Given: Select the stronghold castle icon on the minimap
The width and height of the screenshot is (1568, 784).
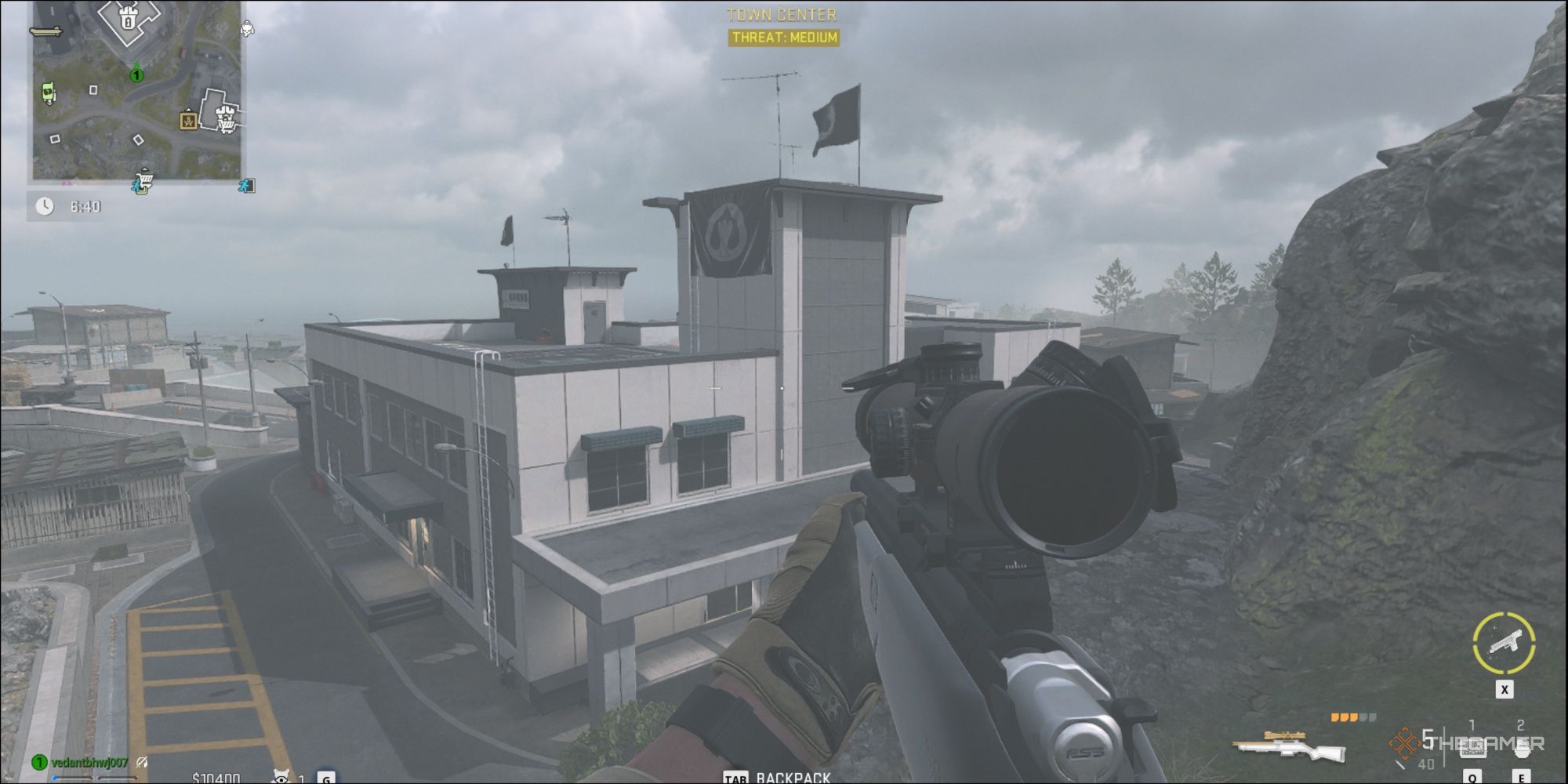Looking at the screenshot, I should point(127,17).
